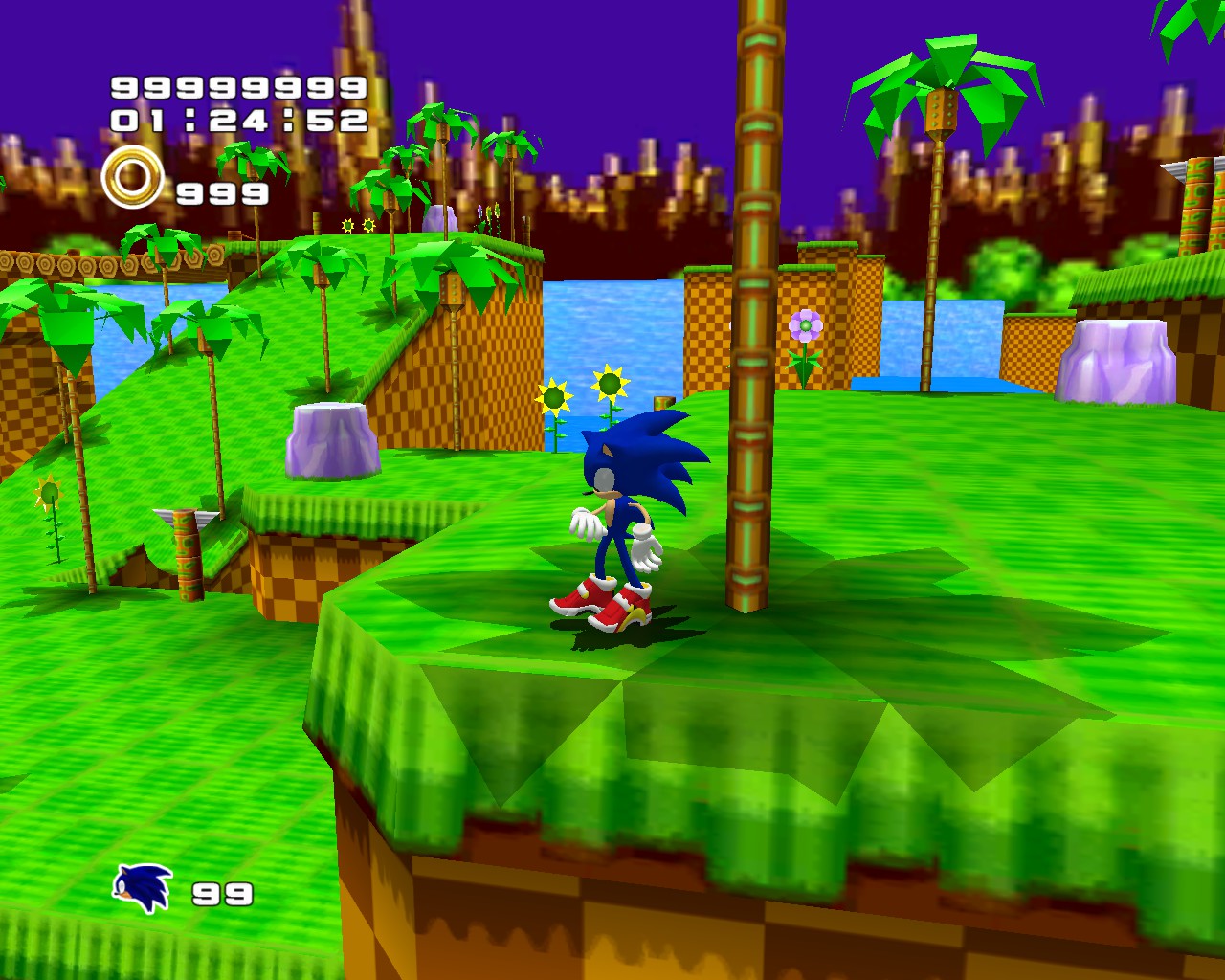This screenshot has height=980, width=1225.
Task: Click Sonic the Hedgehog character
Action: click(622, 507)
